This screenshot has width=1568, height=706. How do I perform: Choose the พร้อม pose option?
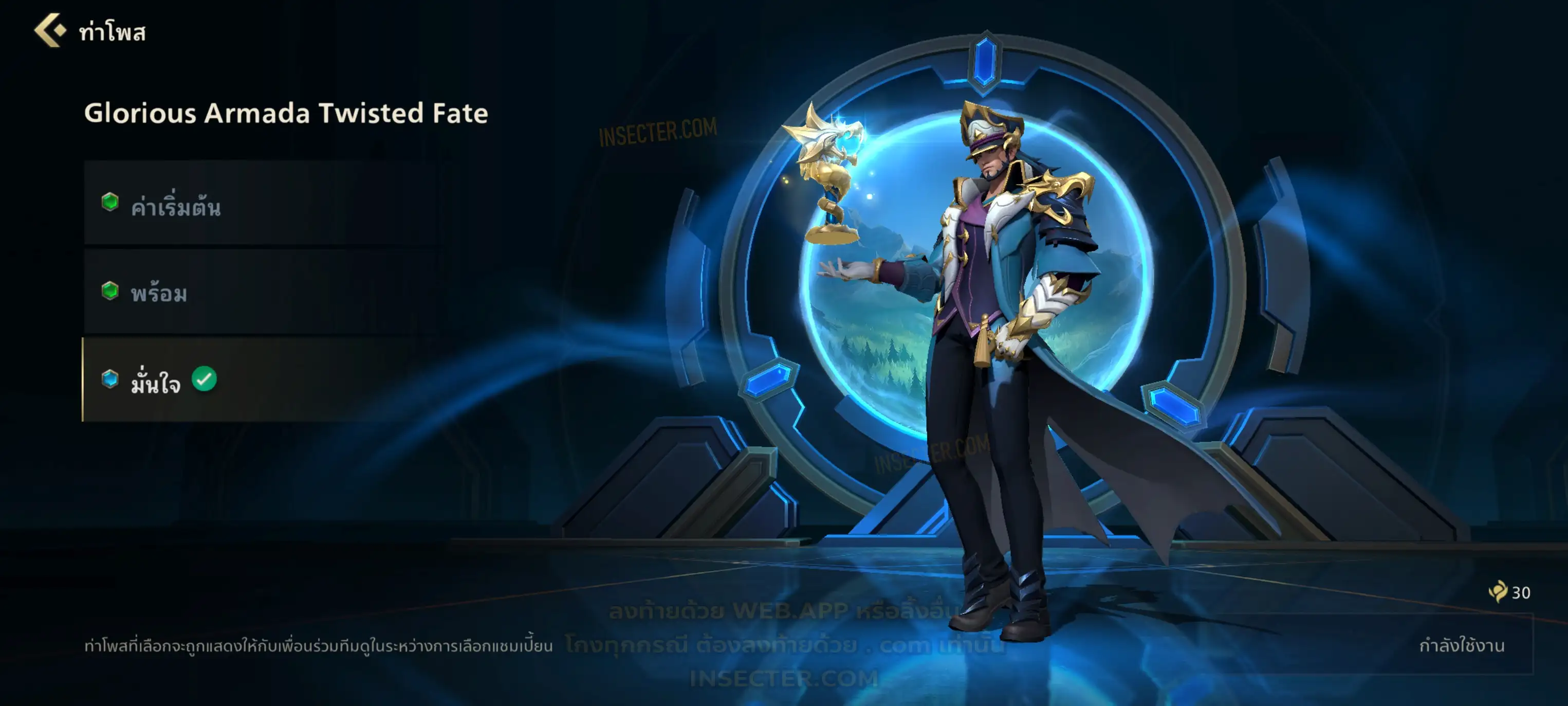(x=262, y=292)
